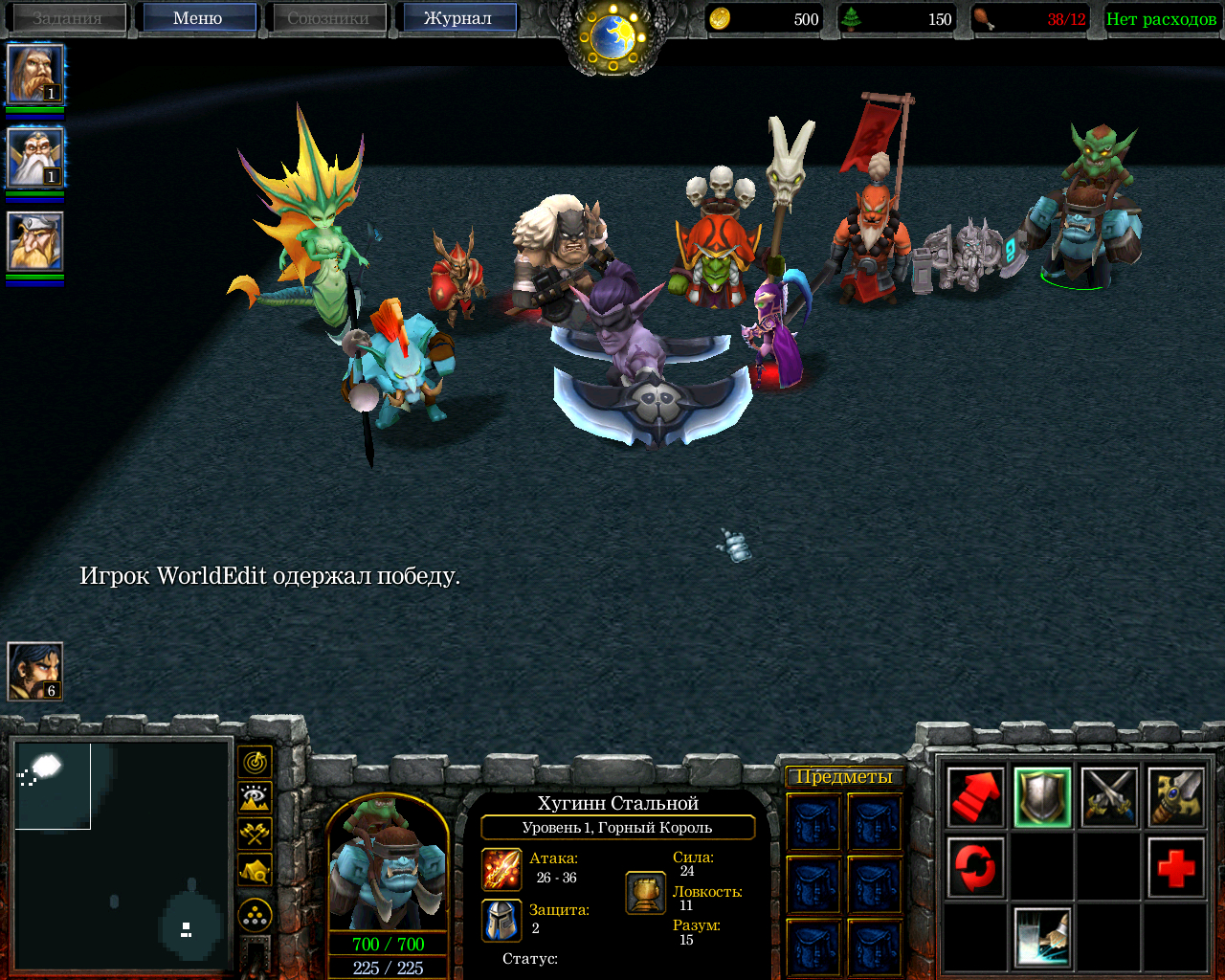Open the Журнал log

click(457, 18)
